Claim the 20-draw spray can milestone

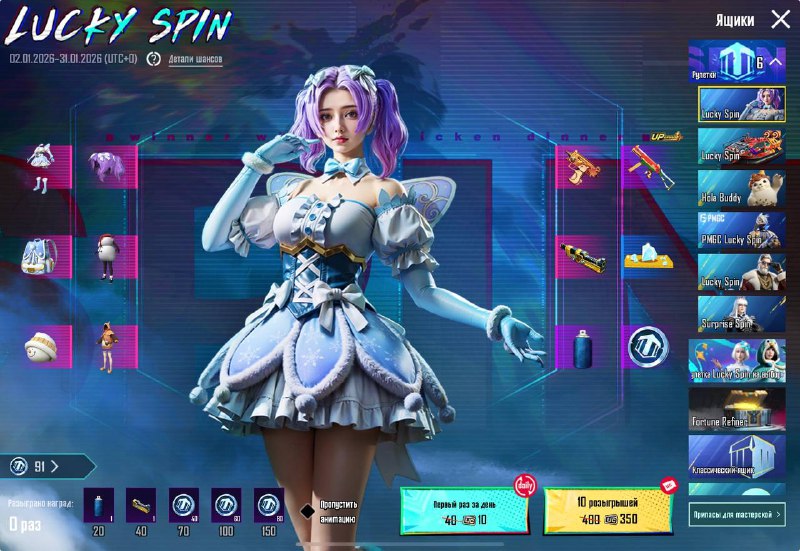(x=99, y=507)
